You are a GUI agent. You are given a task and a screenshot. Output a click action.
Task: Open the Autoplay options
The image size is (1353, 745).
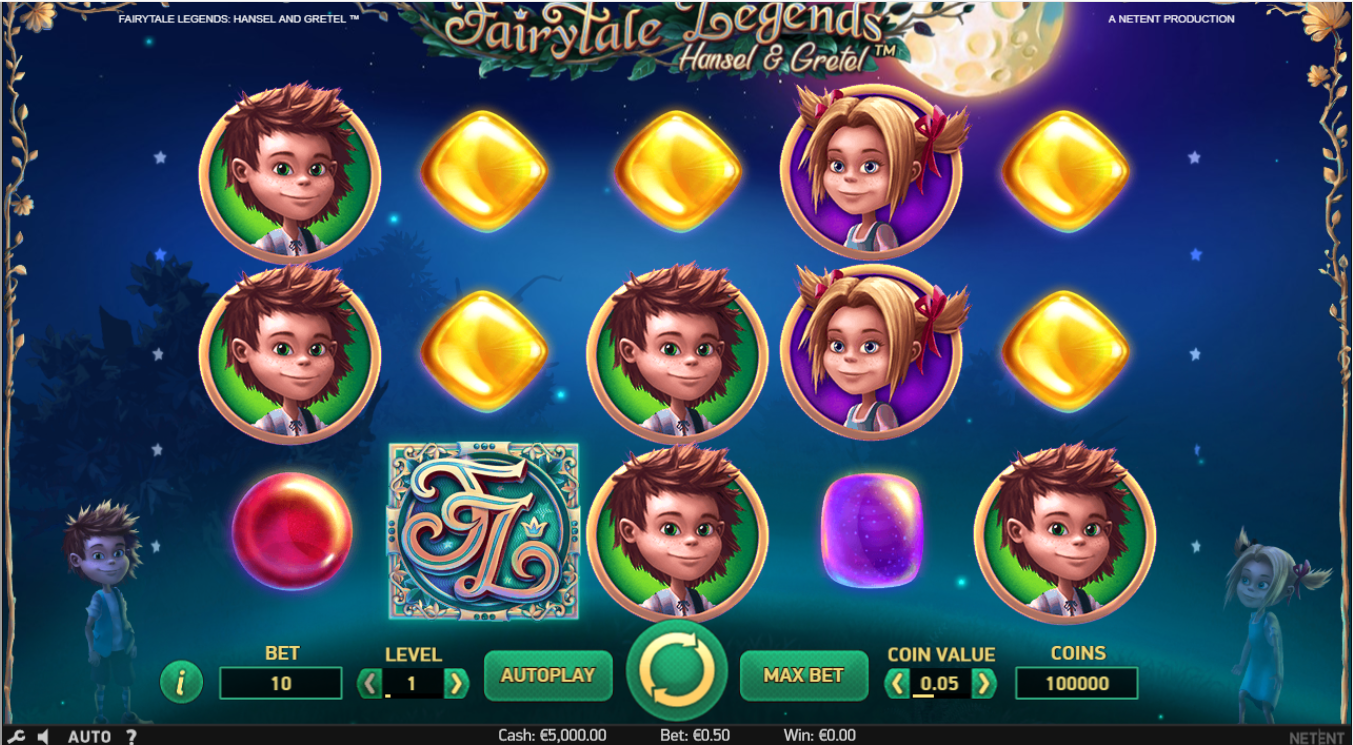(x=547, y=676)
